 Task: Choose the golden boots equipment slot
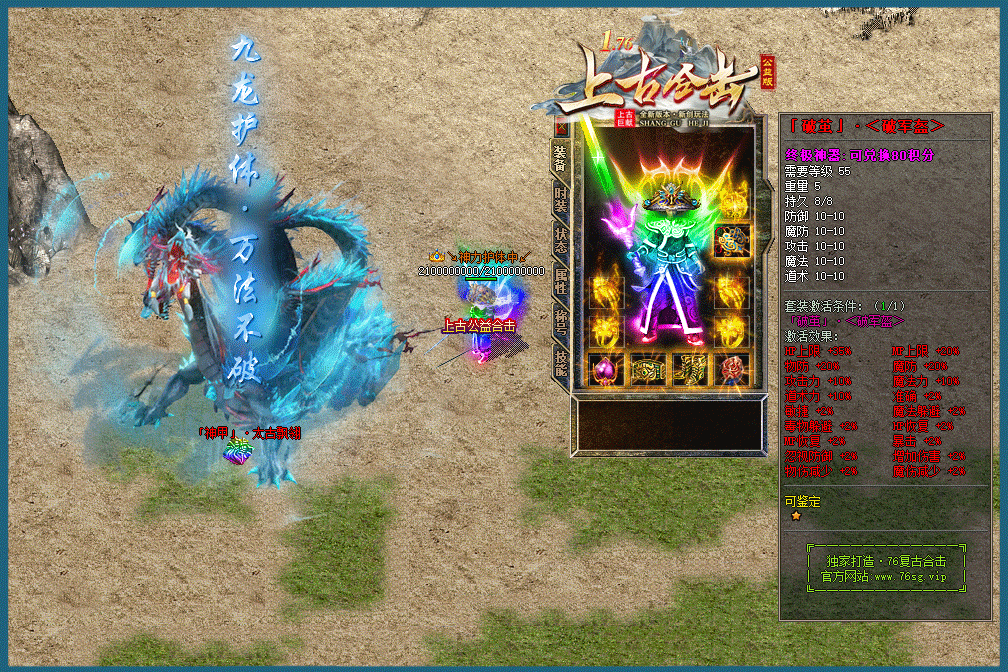point(690,370)
